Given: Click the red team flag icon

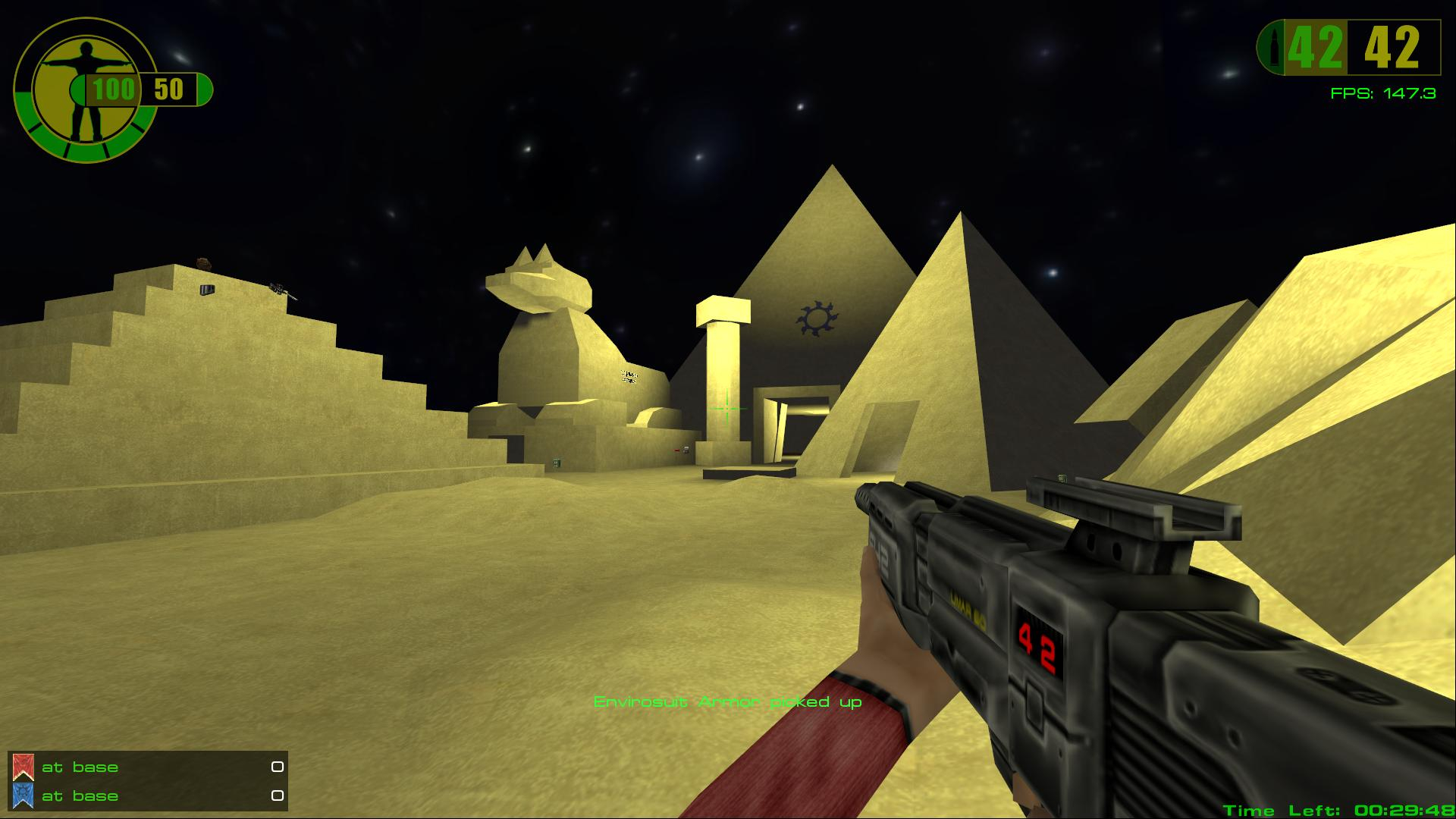Looking at the screenshot, I should coord(23,767).
